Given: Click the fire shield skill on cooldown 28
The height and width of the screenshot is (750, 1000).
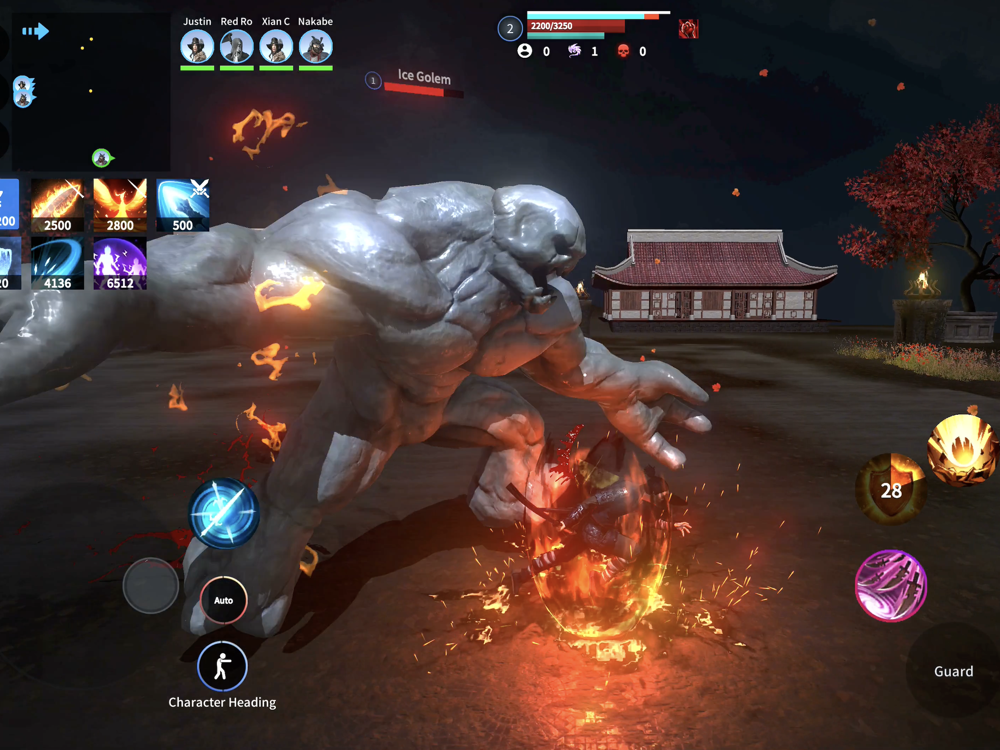Looking at the screenshot, I should point(890,489).
